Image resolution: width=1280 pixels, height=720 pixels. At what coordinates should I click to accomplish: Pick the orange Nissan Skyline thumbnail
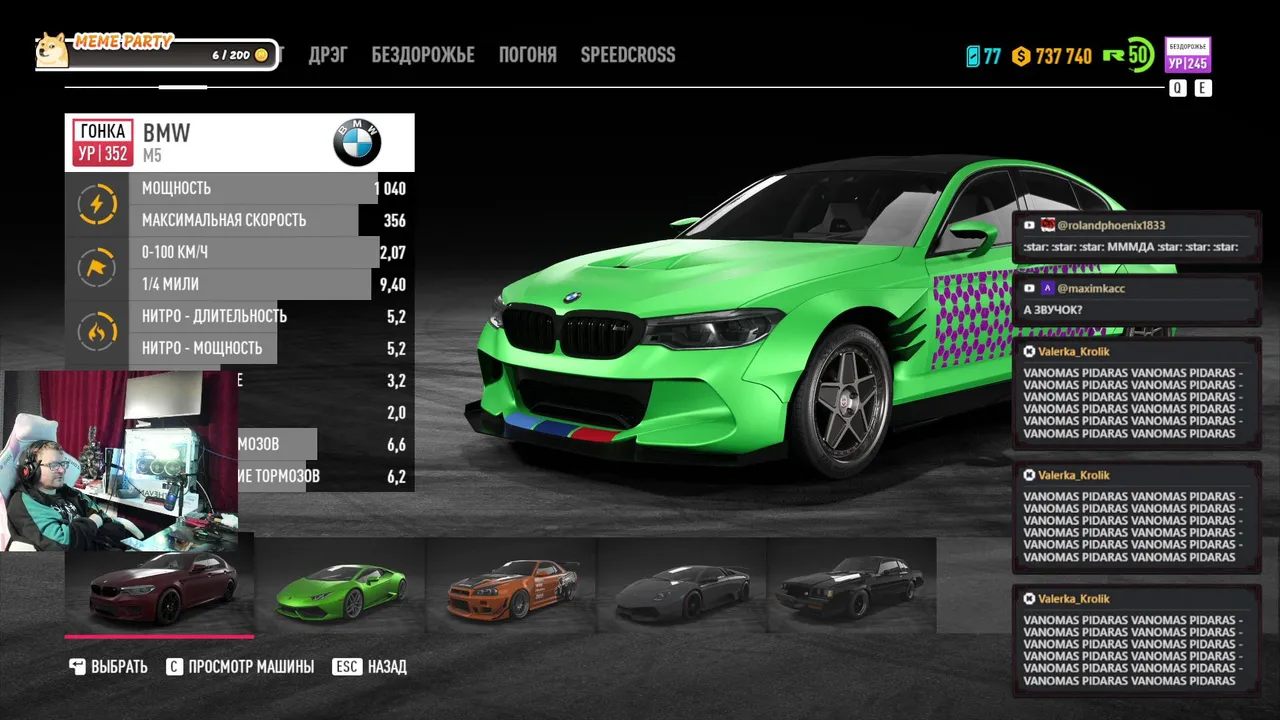pyautogui.click(x=511, y=587)
